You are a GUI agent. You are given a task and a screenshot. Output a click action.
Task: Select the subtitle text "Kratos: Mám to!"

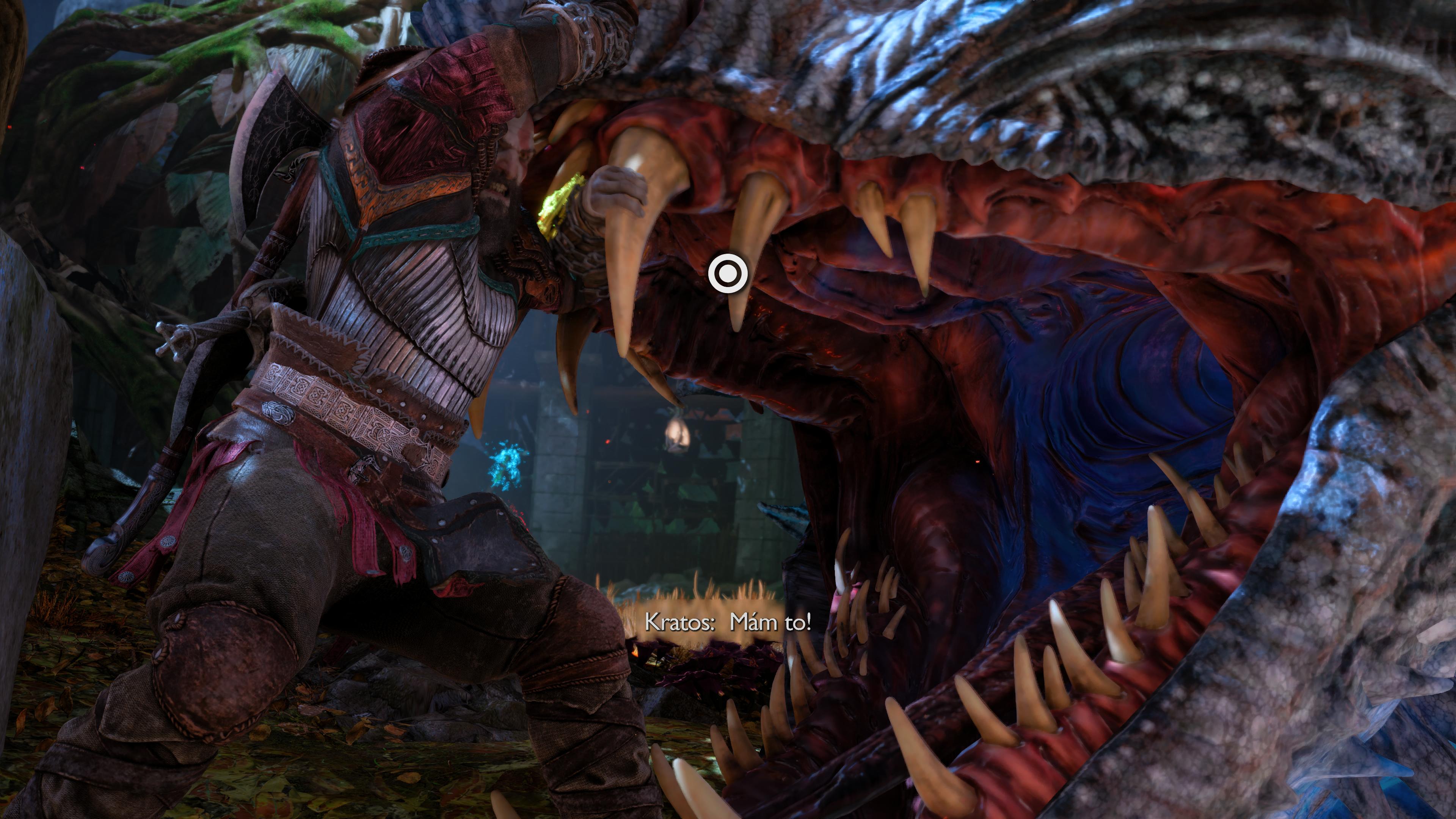tap(729, 623)
